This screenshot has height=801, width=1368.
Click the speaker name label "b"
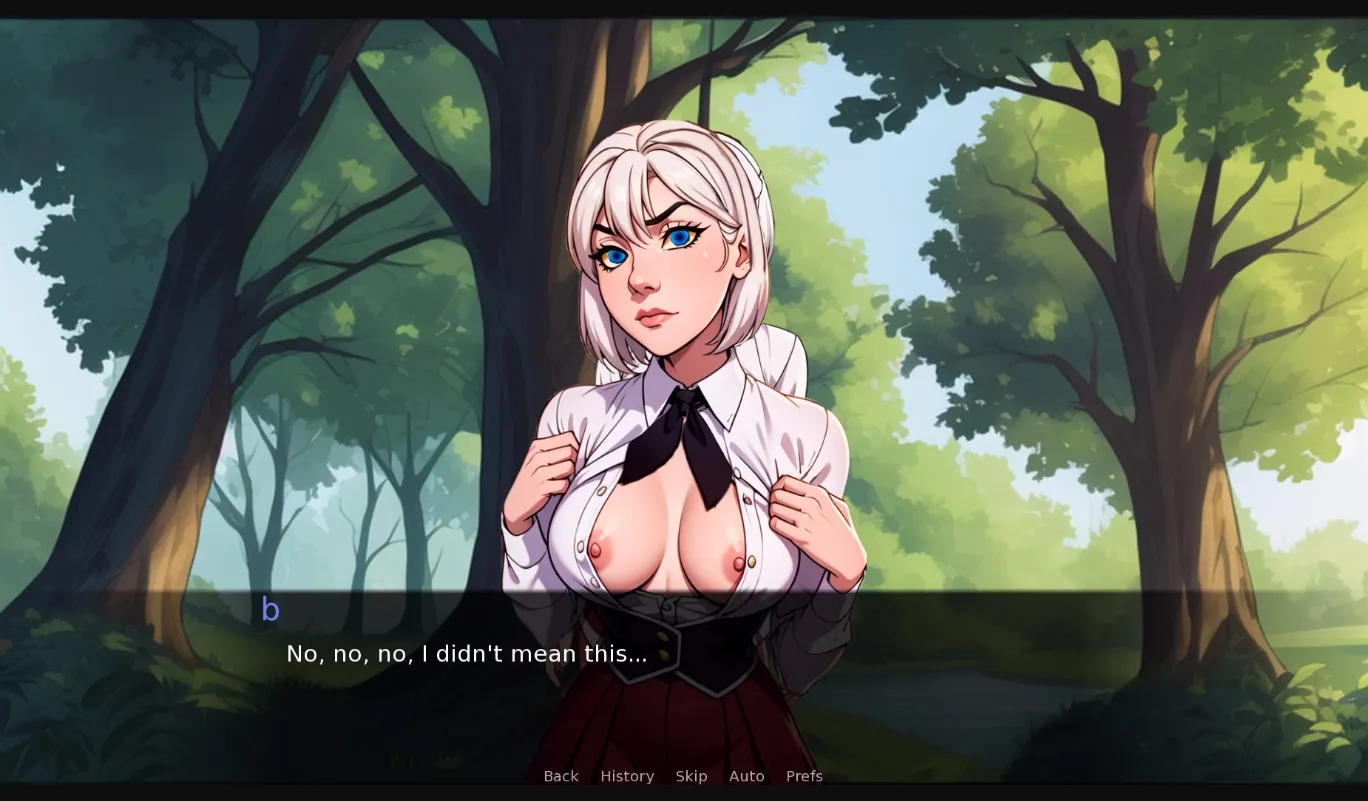(x=269, y=608)
